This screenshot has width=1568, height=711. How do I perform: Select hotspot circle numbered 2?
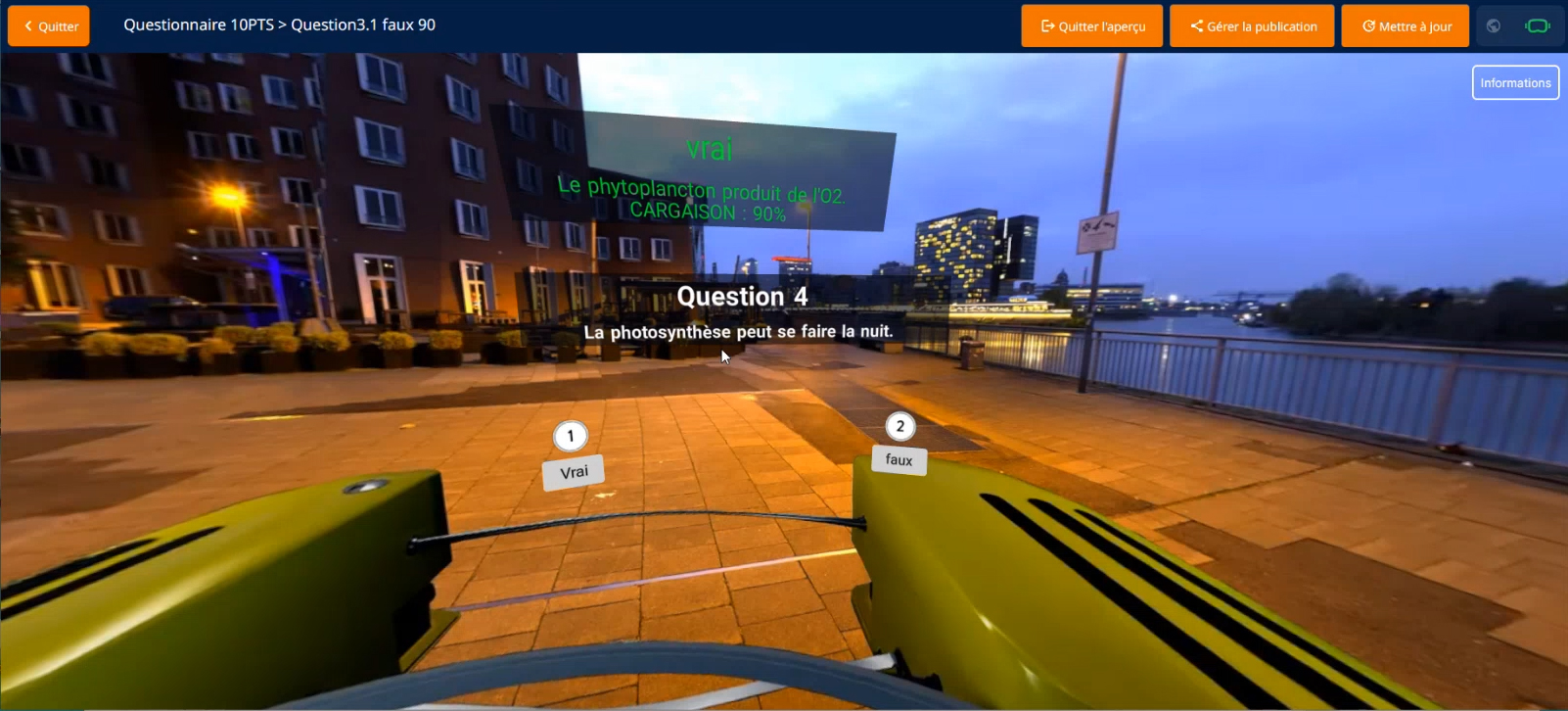(899, 425)
